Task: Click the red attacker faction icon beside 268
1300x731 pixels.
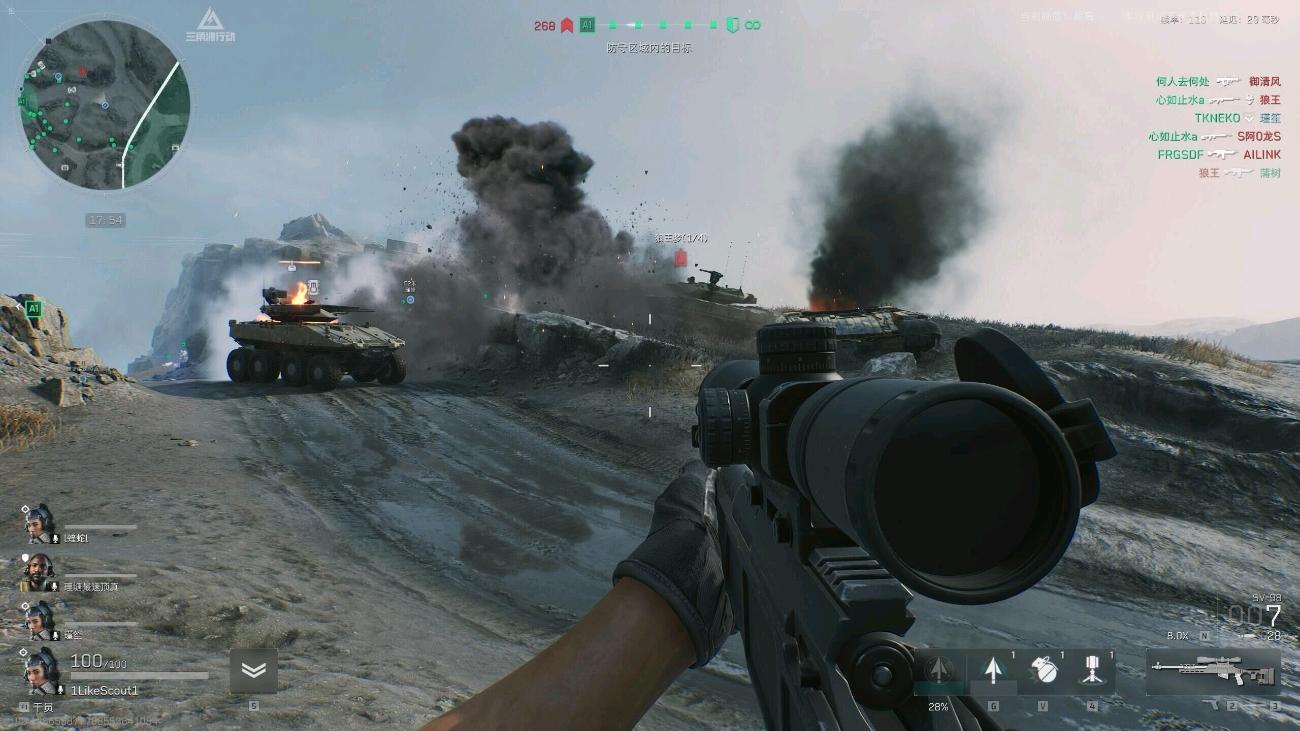Action: [566, 25]
